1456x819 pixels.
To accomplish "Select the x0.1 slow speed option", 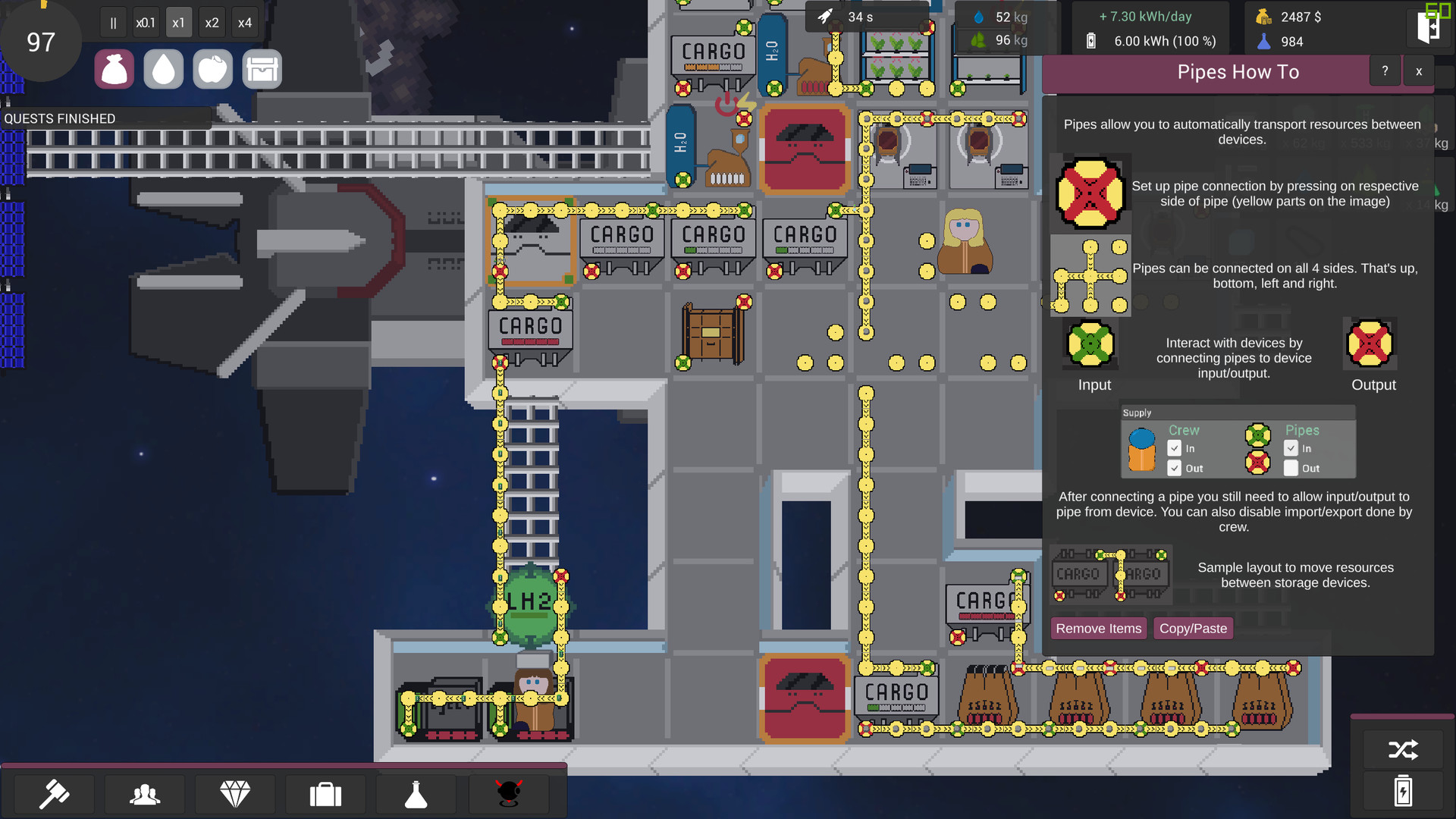I will coord(145,22).
